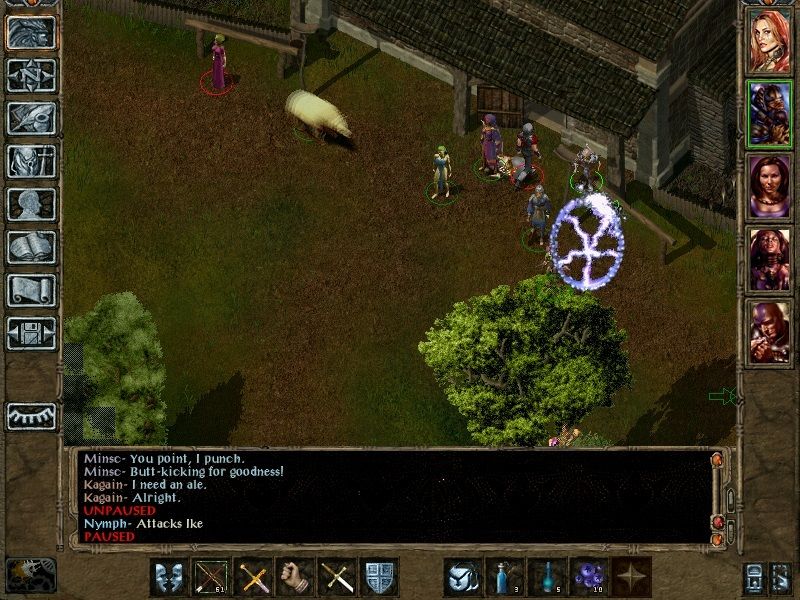800x600 pixels.
Task: Equip the bow weapon slot showing 61 arrows
Action: click(x=211, y=578)
